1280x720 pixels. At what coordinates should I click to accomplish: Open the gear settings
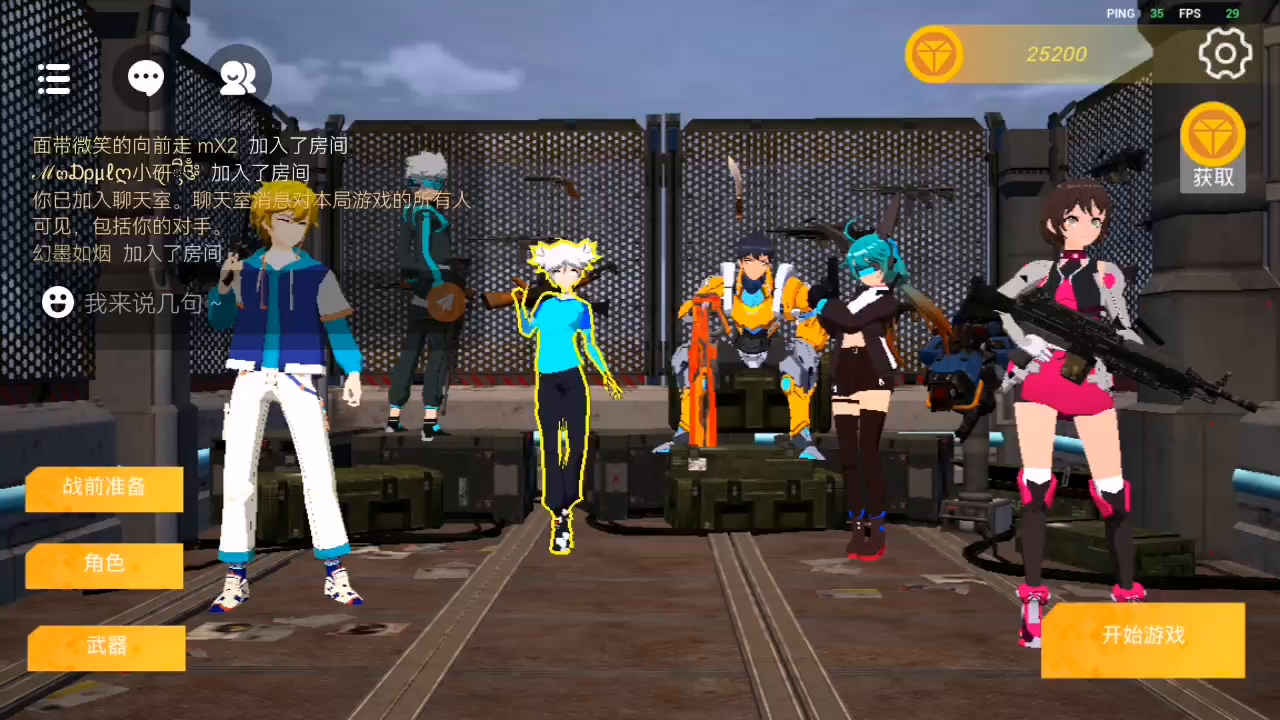[x=1225, y=53]
